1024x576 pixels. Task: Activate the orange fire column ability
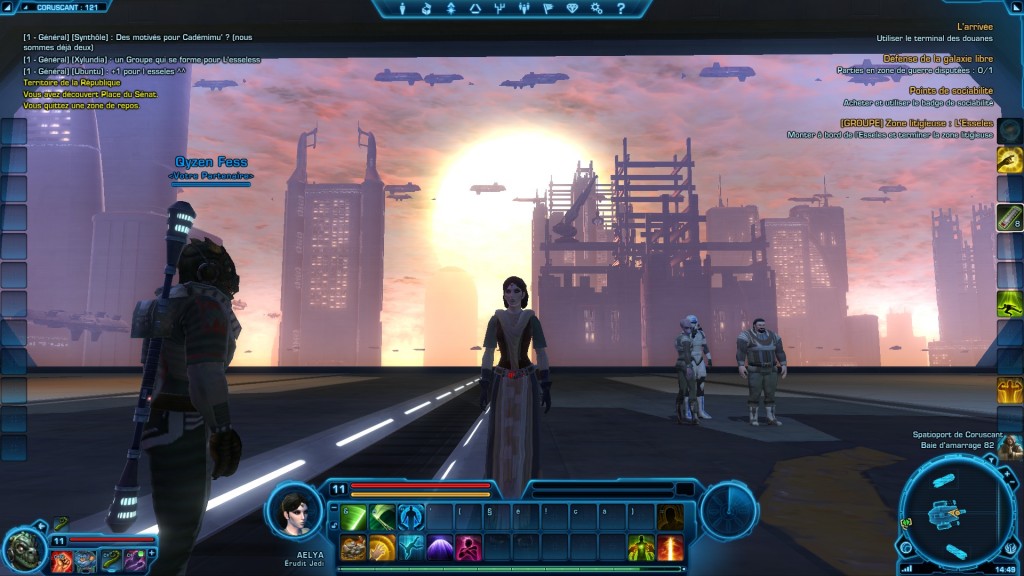click(671, 547)
